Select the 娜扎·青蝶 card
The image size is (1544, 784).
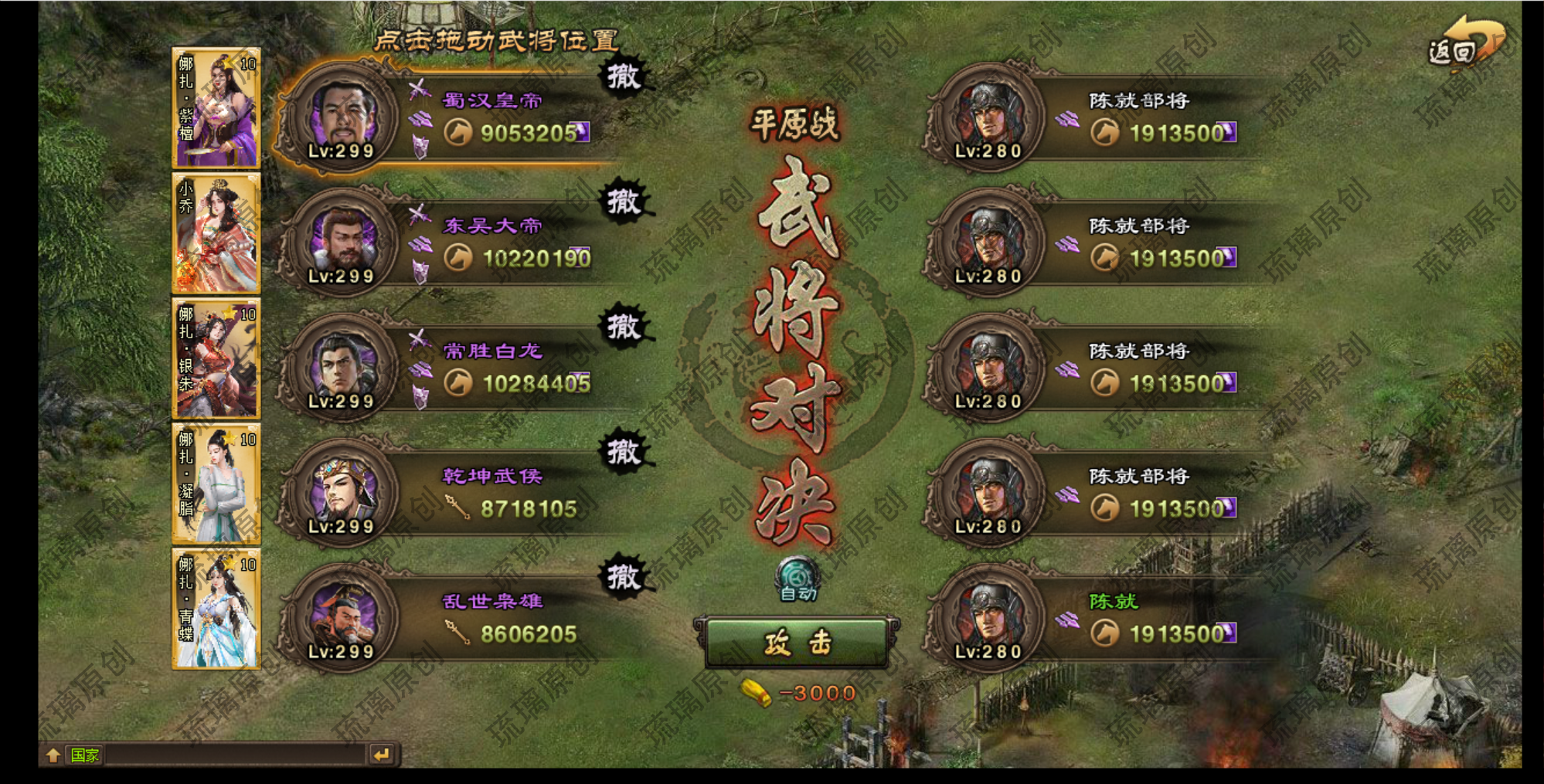coord(216,609)
